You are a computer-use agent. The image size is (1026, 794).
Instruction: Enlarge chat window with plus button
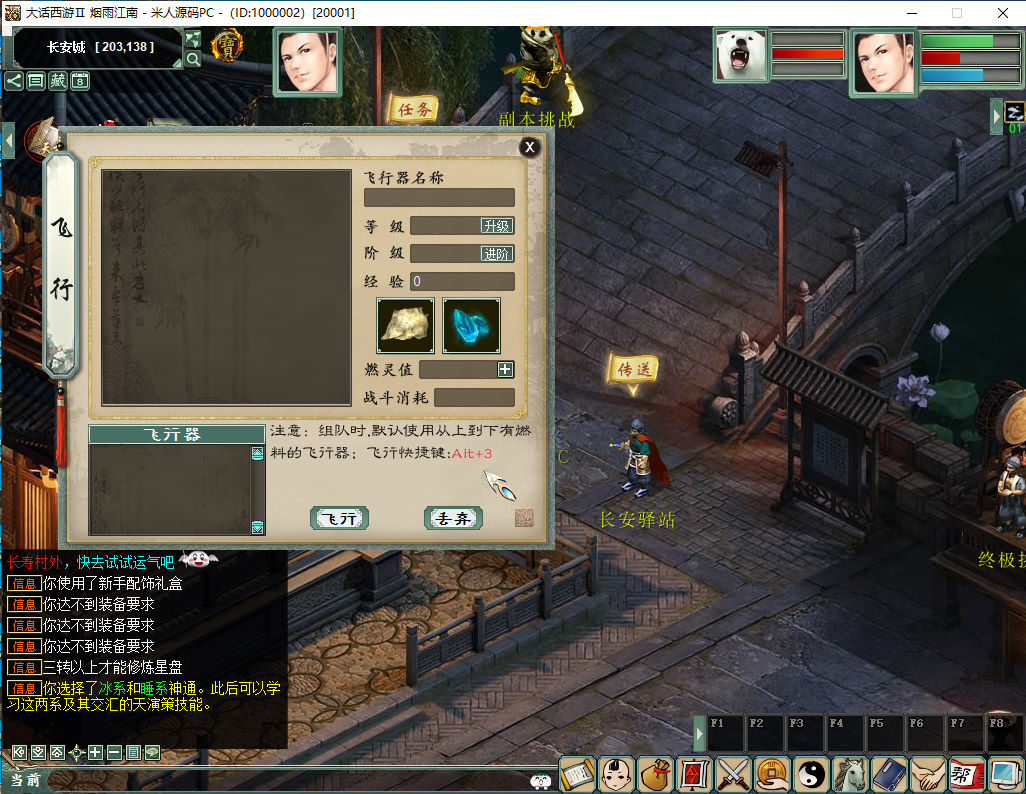[95, 752]
